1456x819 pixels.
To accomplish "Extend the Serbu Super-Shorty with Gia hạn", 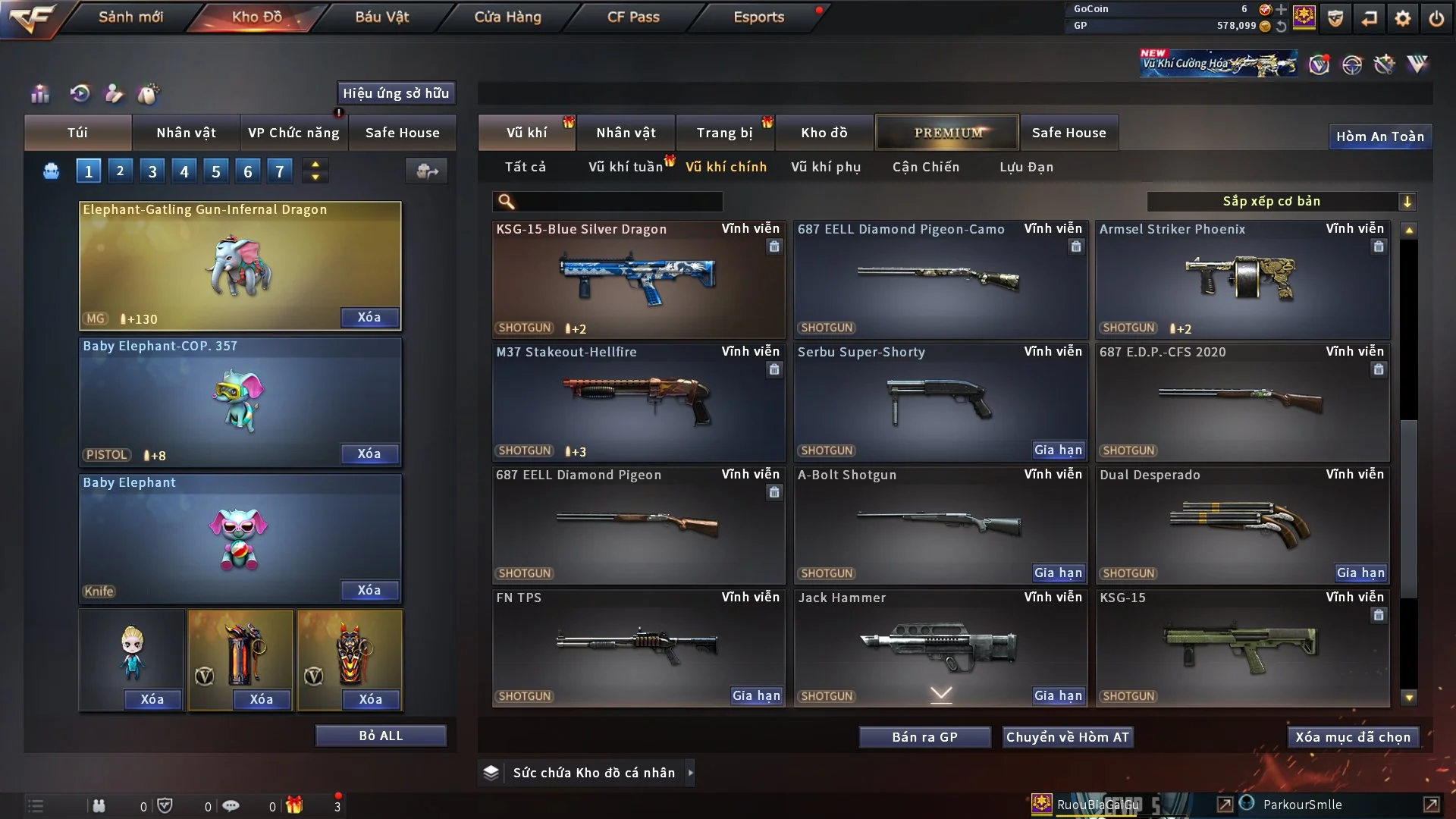I will pyautogui.click(x=1058, y=450).
